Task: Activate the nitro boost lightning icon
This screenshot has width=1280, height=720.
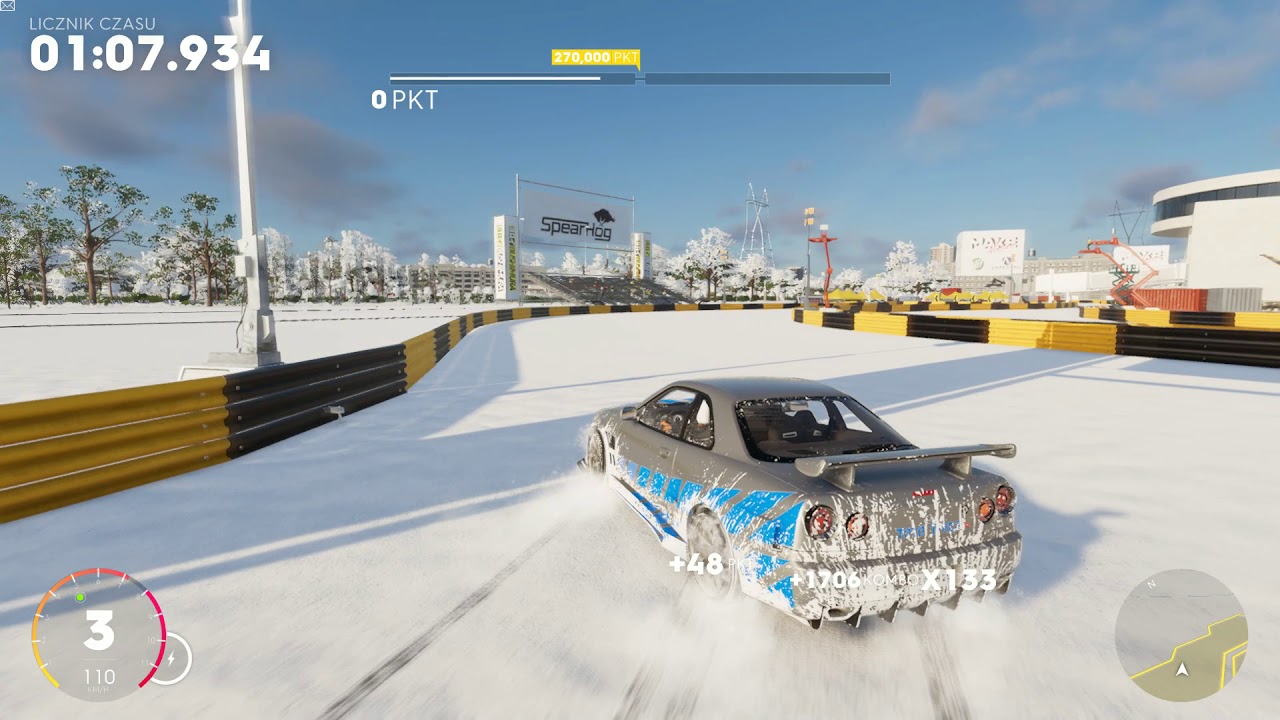Action: tap(170, 659)
